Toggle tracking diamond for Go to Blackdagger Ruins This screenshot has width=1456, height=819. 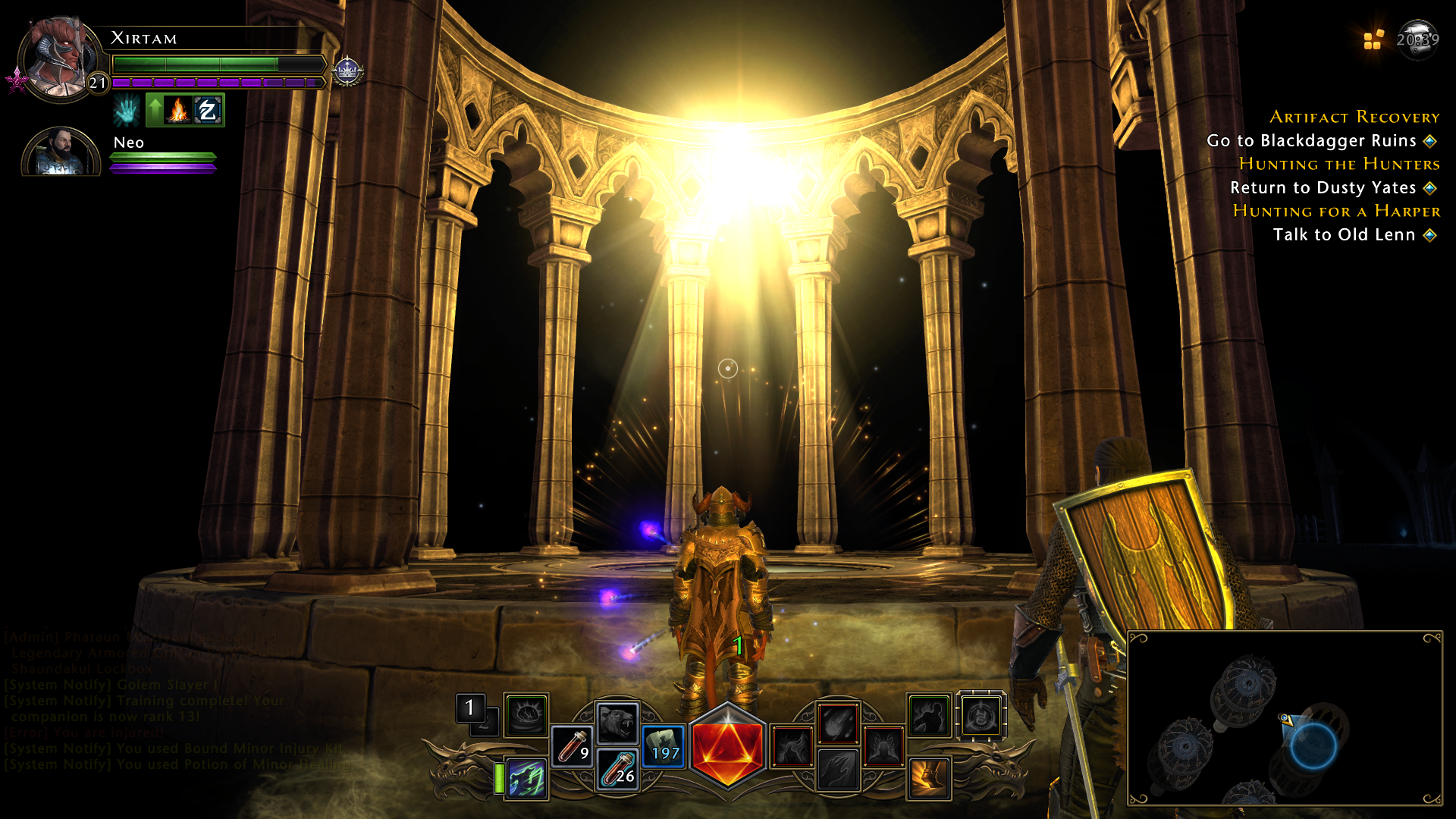1429,140
